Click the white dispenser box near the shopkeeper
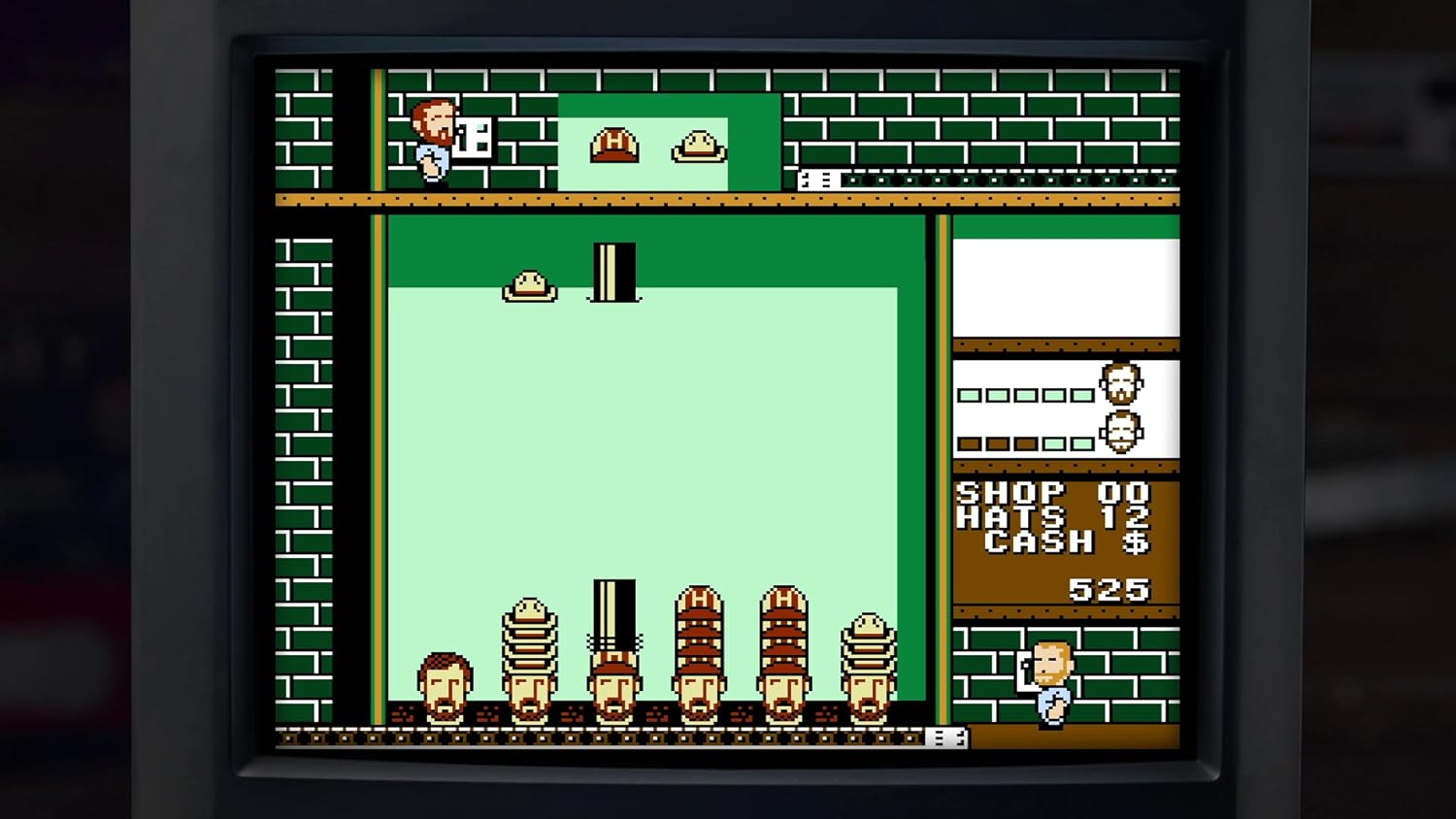 [475, 137]
